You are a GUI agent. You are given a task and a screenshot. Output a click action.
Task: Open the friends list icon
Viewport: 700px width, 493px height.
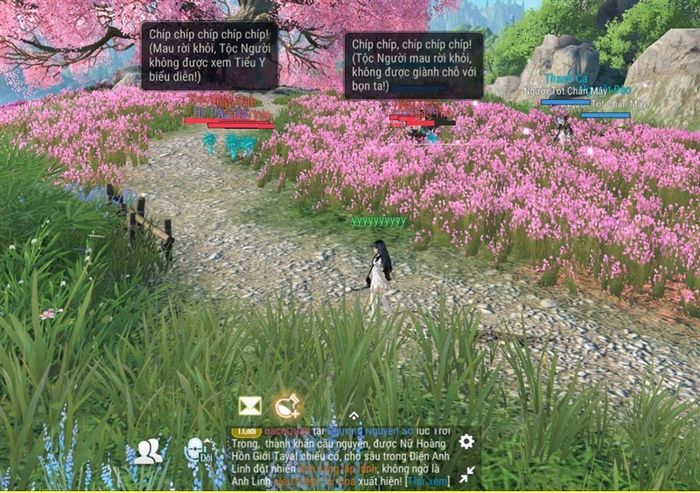click(148, 452)
